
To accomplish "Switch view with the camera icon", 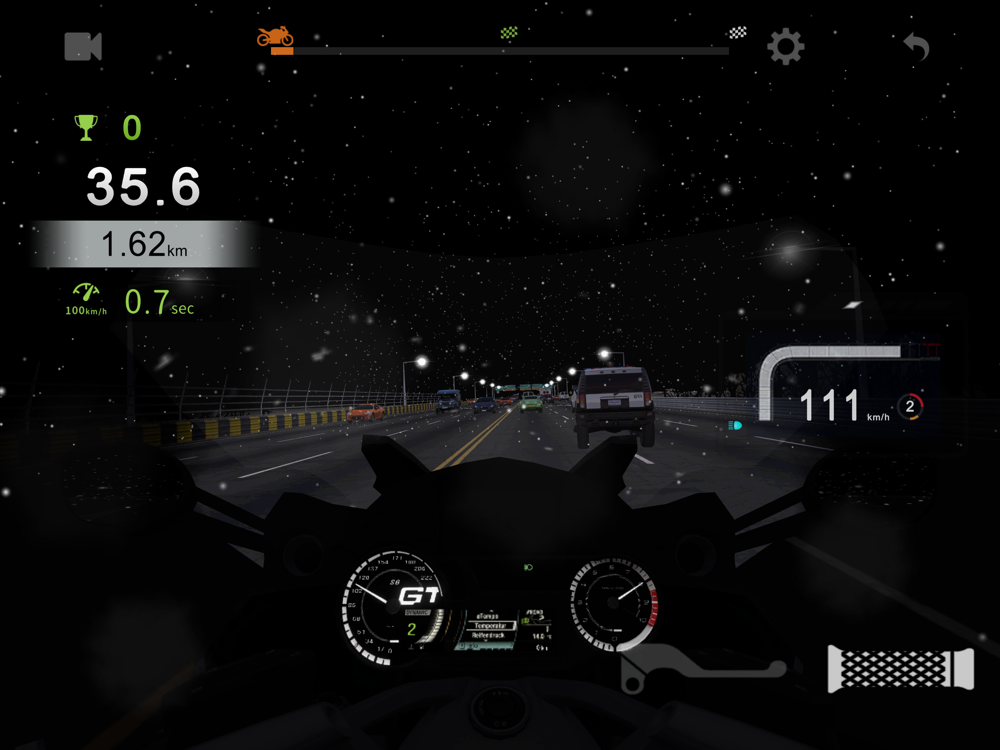I will point(83,46).
